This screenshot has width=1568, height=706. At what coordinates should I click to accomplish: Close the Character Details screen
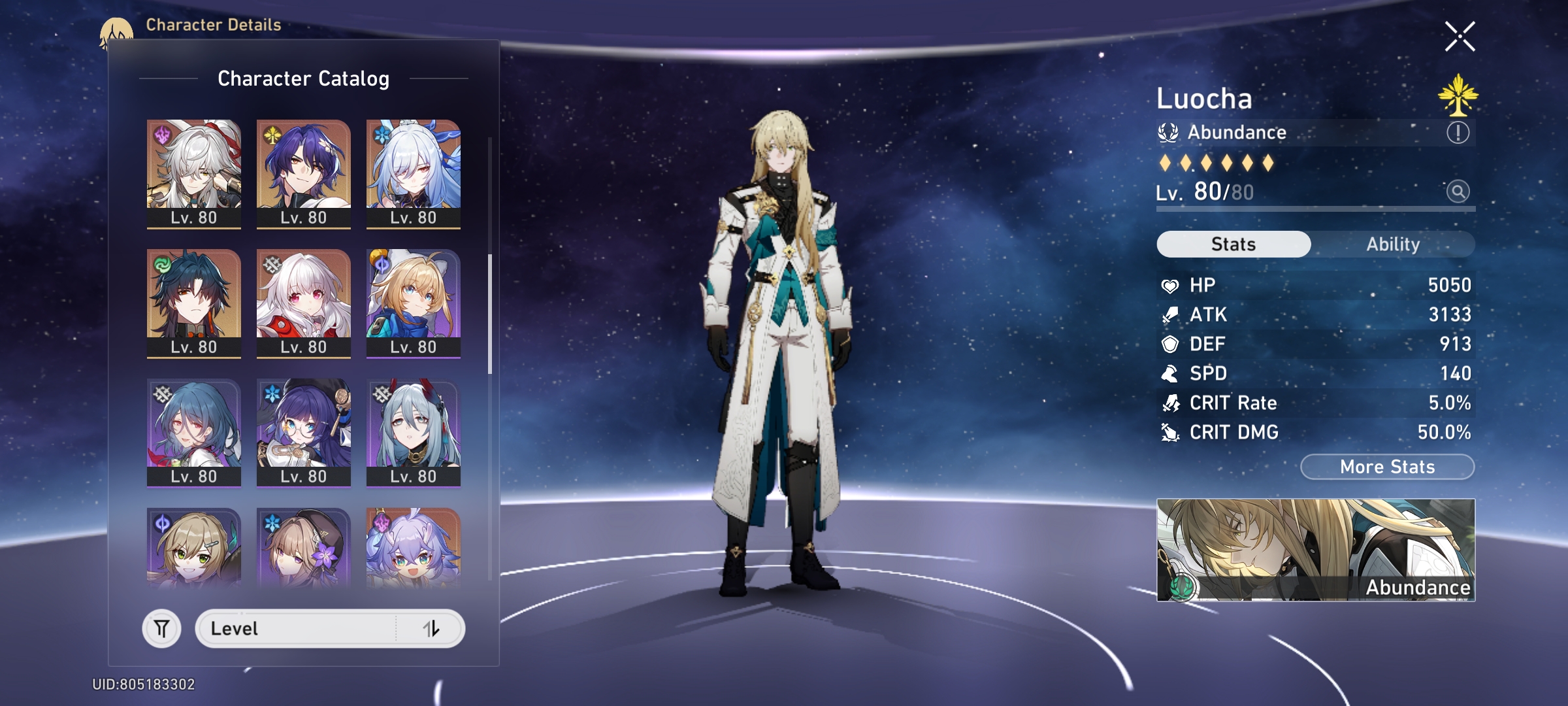tap(1460, 37)
